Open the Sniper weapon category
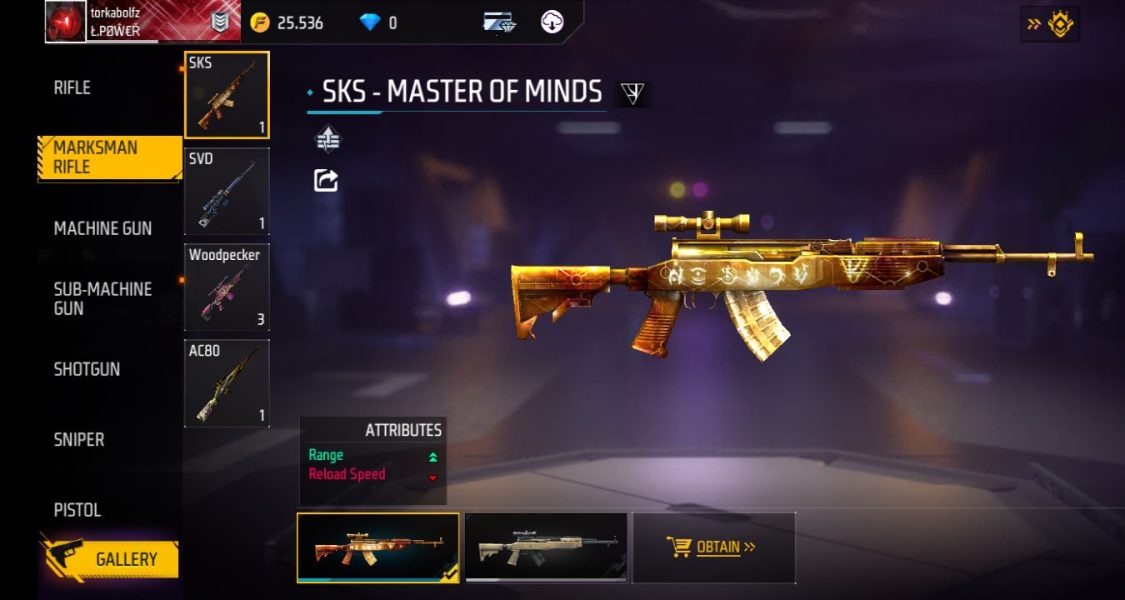The width and height of the screenshot is (1125, 600). tap(79, 439)
